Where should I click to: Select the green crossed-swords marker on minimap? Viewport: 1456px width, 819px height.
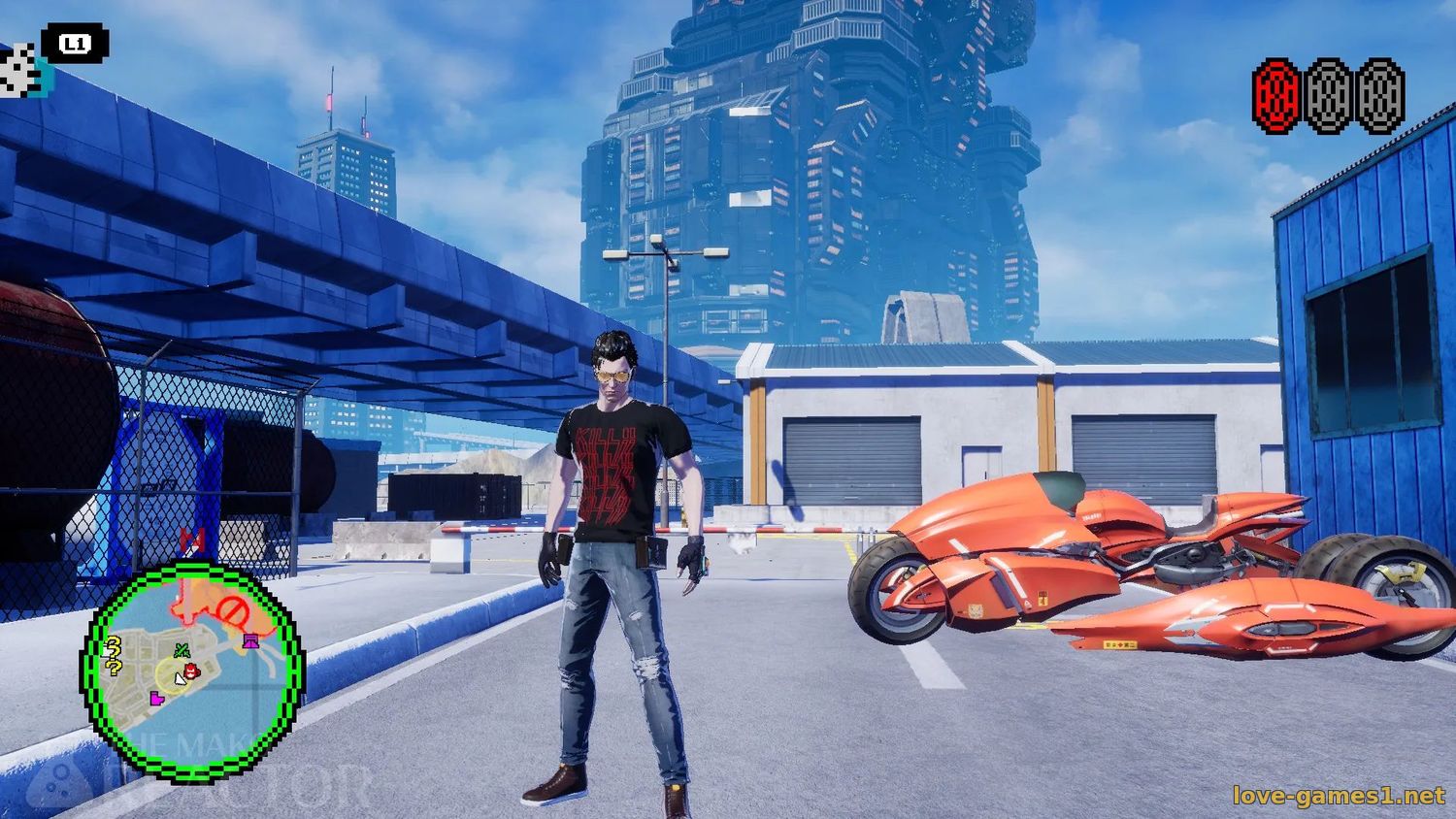click(181, 650)
